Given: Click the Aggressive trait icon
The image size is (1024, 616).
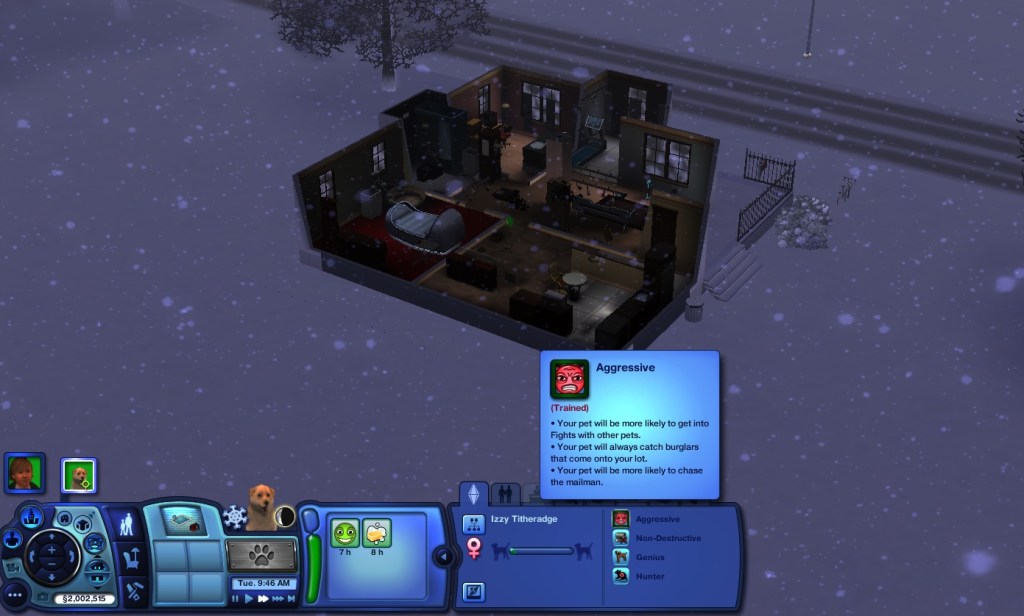Looking at the screenshot, I should coord(621,519).
